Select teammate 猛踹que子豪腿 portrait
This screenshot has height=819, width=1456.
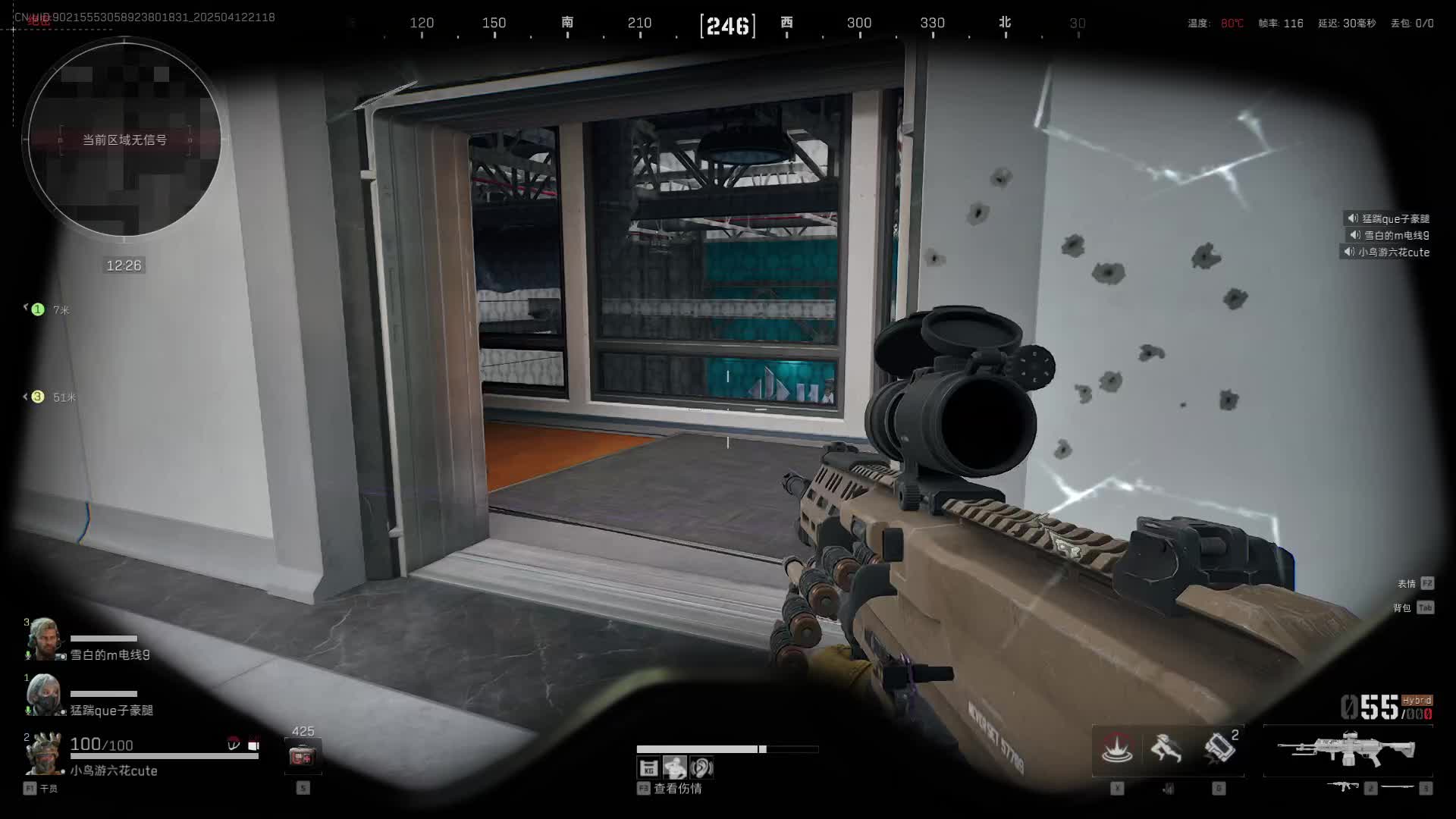click(43, 695)
